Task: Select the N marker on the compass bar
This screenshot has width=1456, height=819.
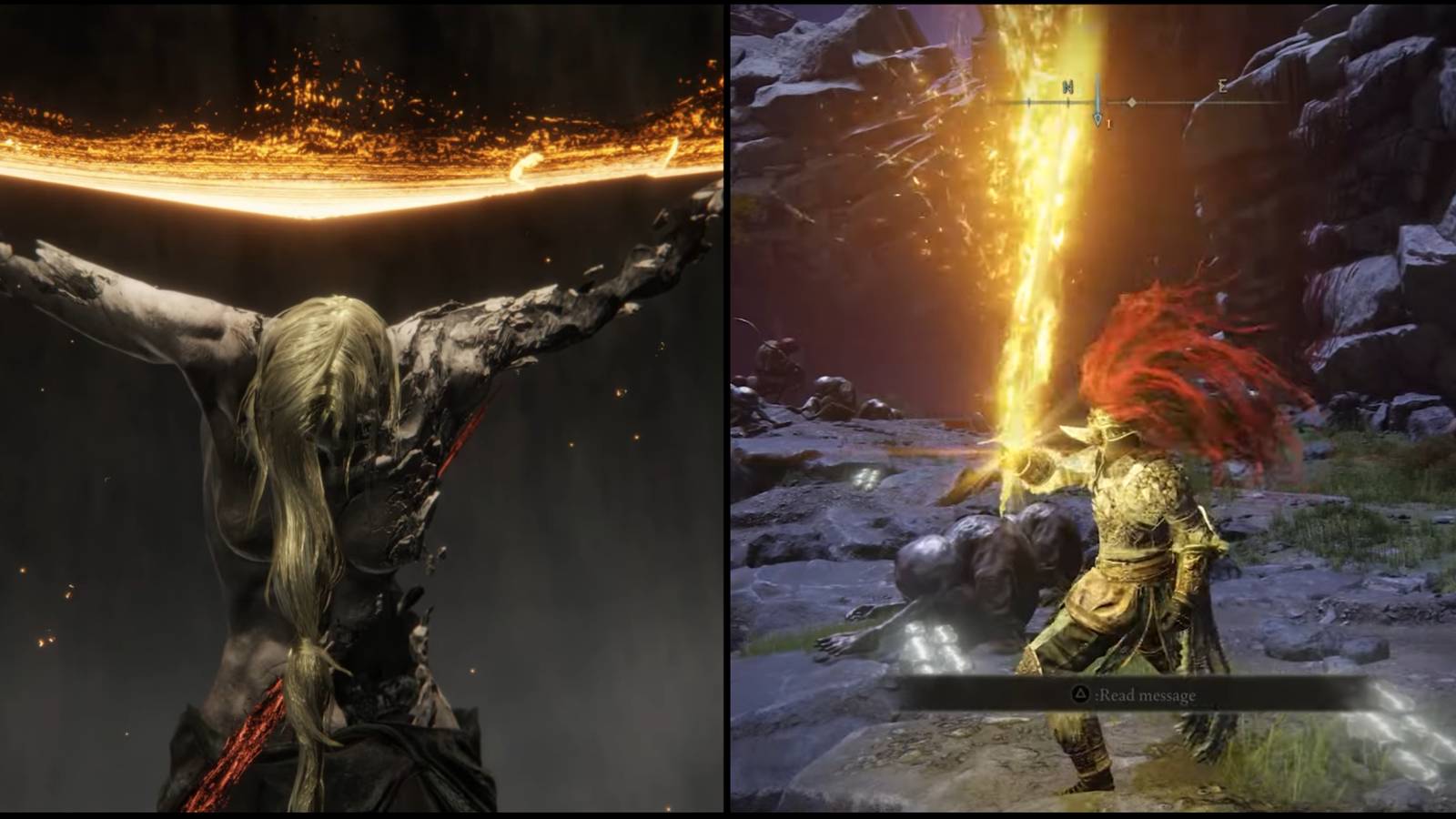Action: point(1067,86)
